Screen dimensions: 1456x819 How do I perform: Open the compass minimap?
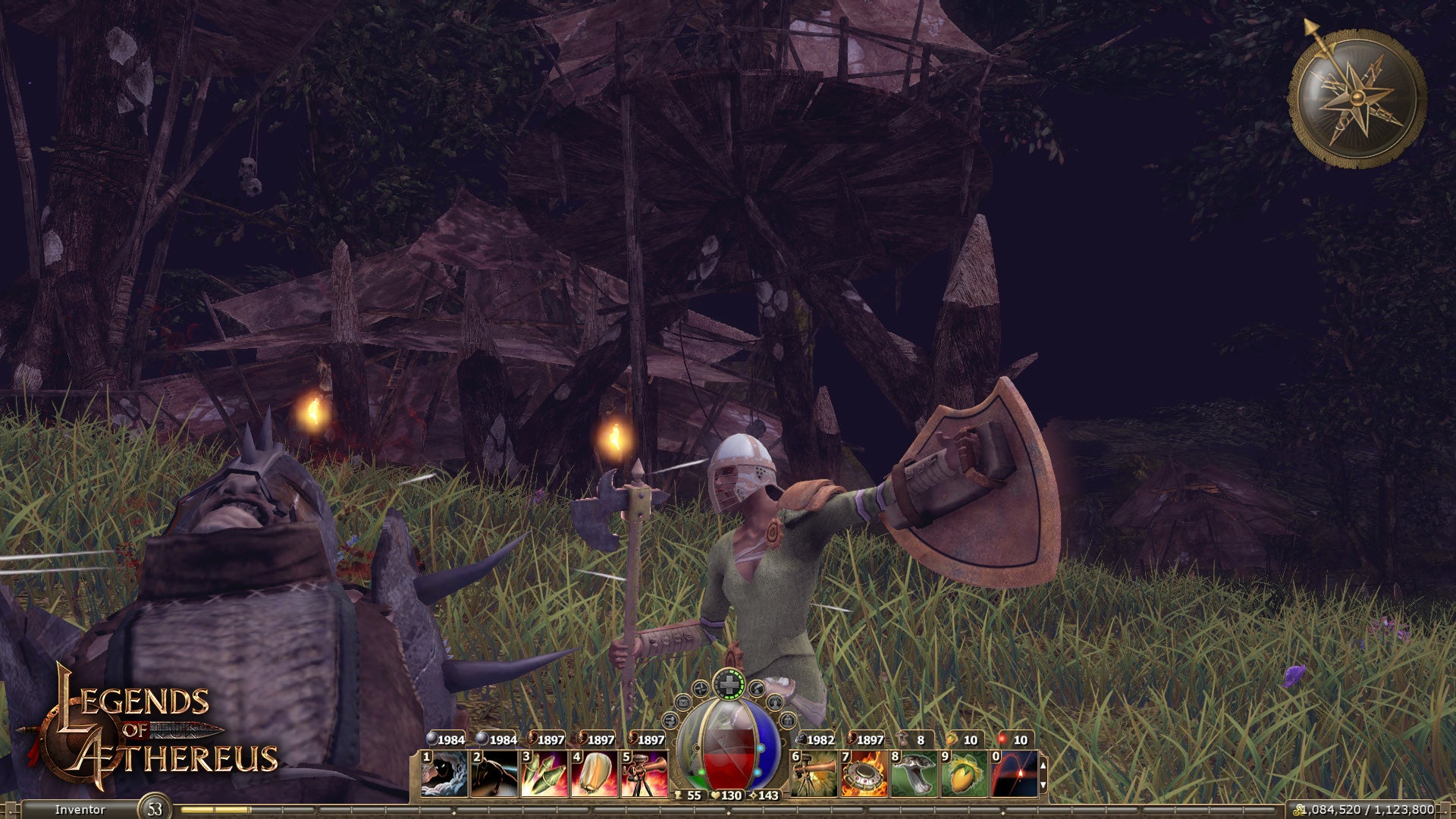click(x=1357, y=99)
